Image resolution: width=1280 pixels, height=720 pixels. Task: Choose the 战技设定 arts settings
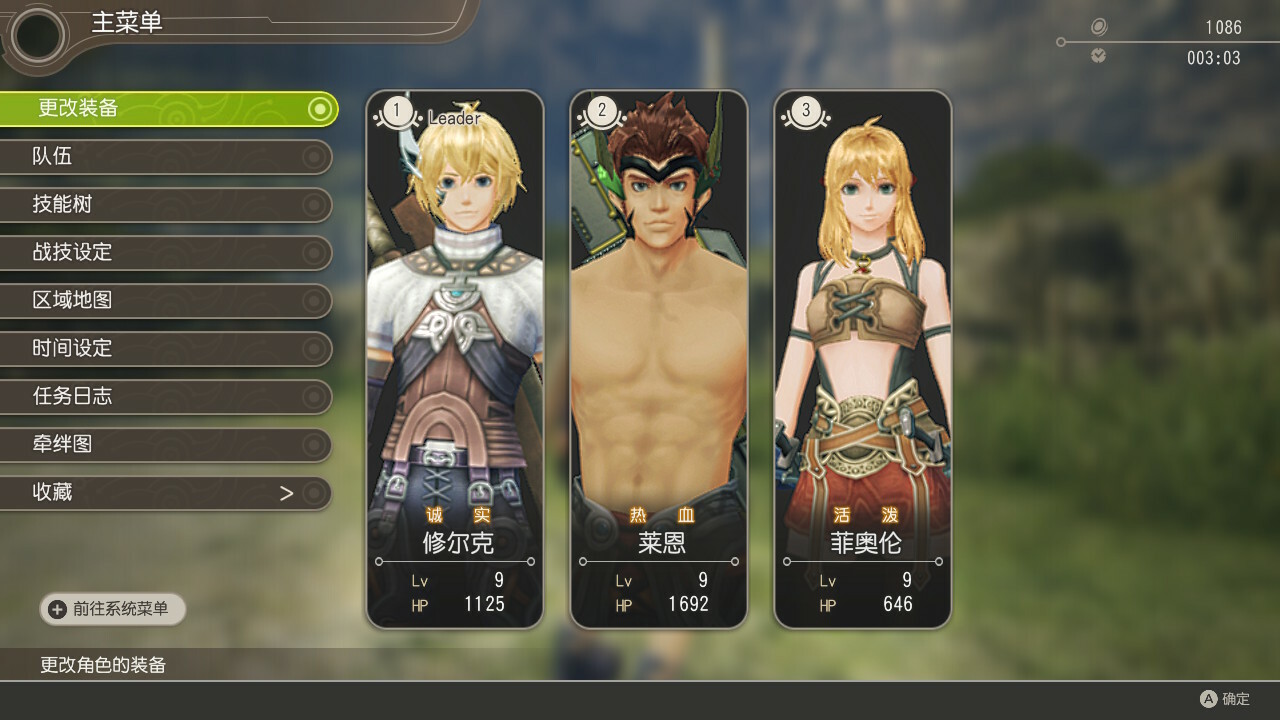pyautogui.click(x=165, y=252)
